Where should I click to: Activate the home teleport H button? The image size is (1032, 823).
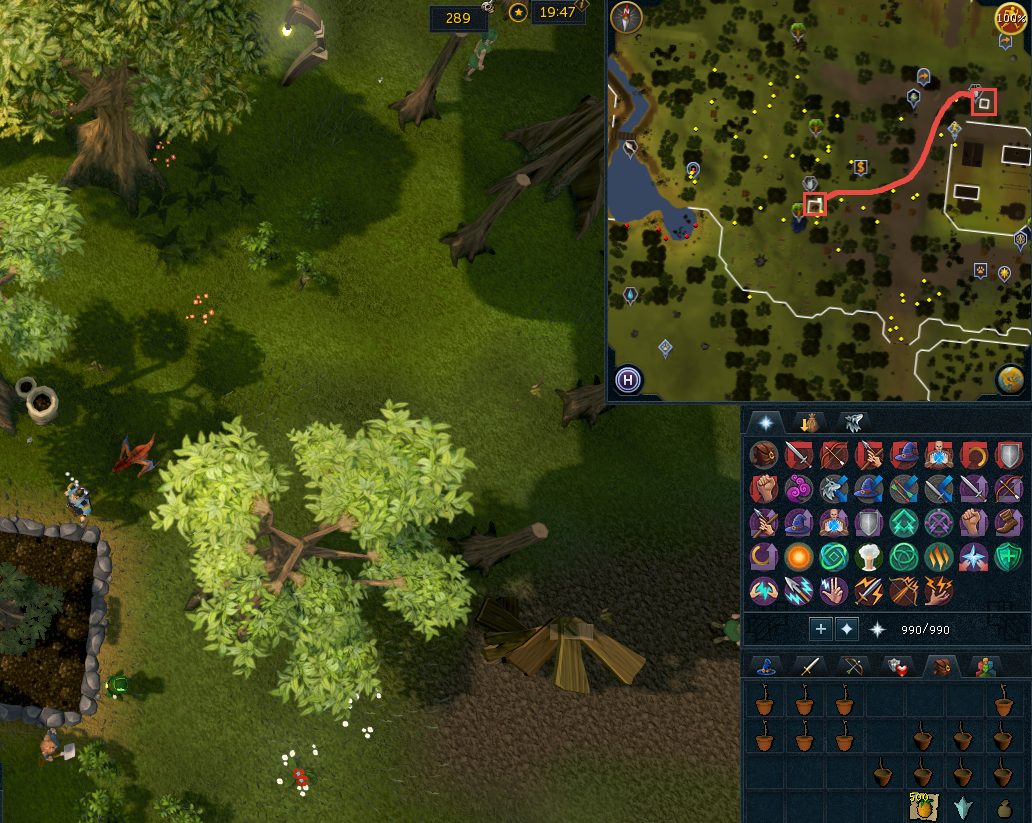[629, 380]
